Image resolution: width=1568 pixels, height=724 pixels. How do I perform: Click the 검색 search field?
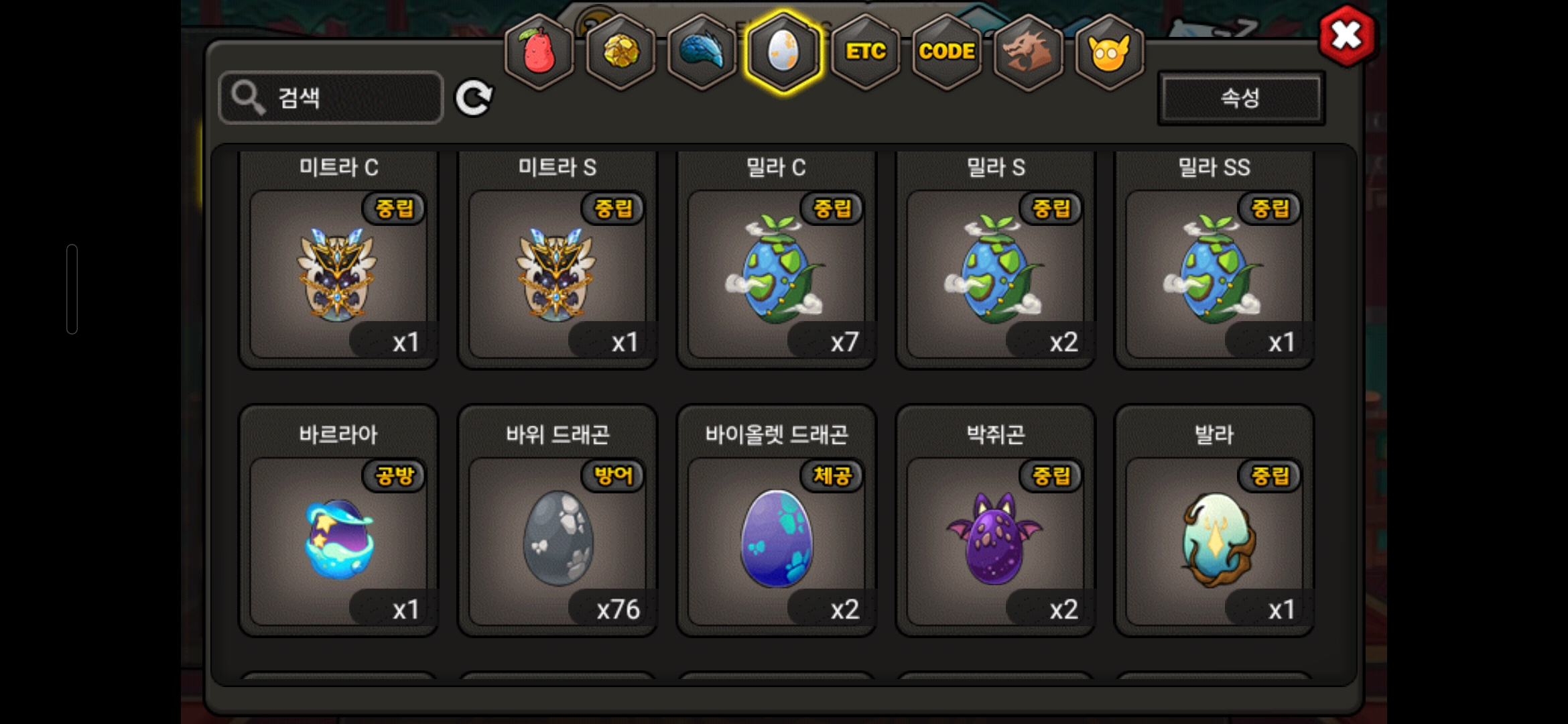click(x=331, y=98)
